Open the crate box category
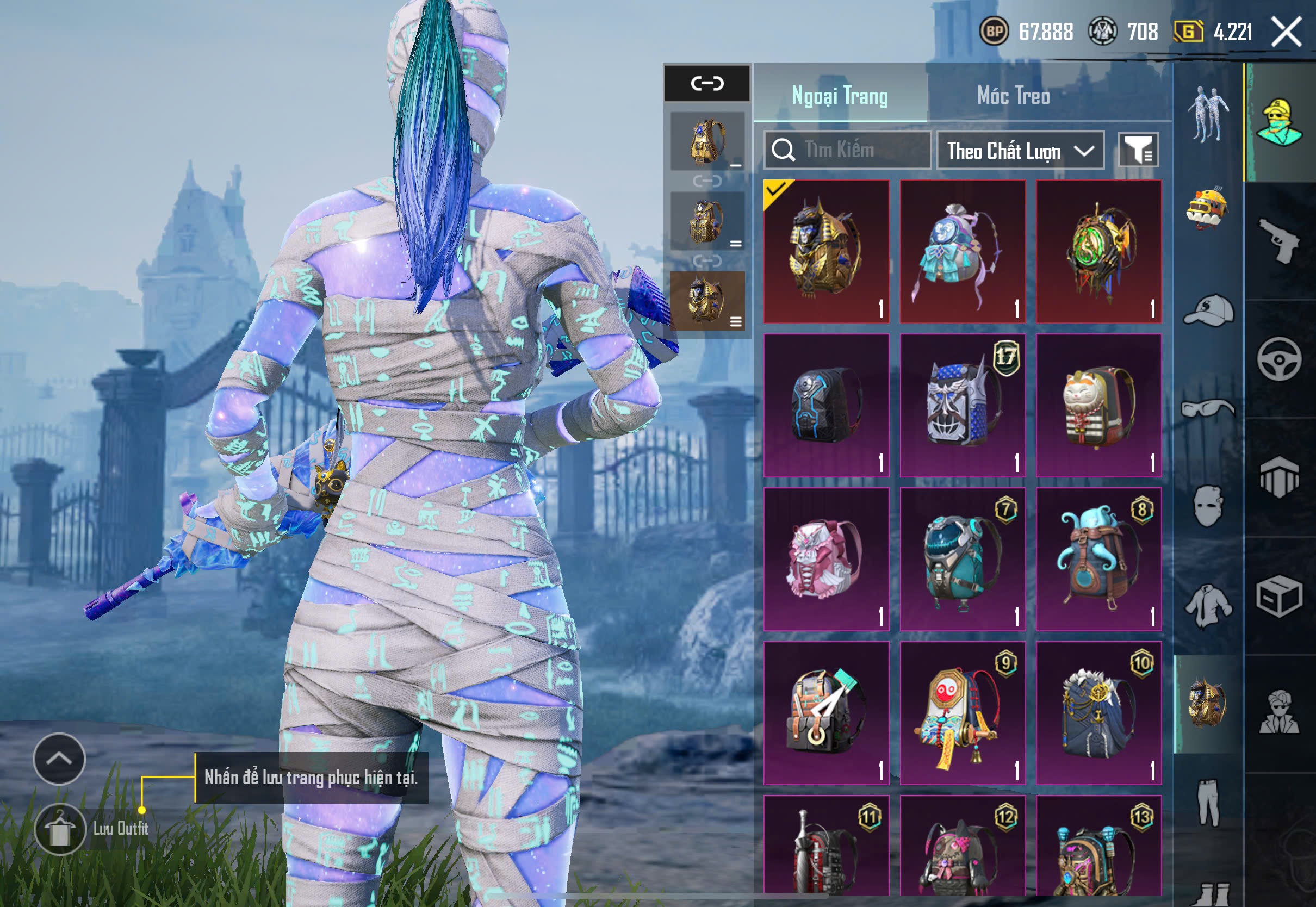The height and width of the screenshot is (907, 1316). click(x=1279, y=596)
